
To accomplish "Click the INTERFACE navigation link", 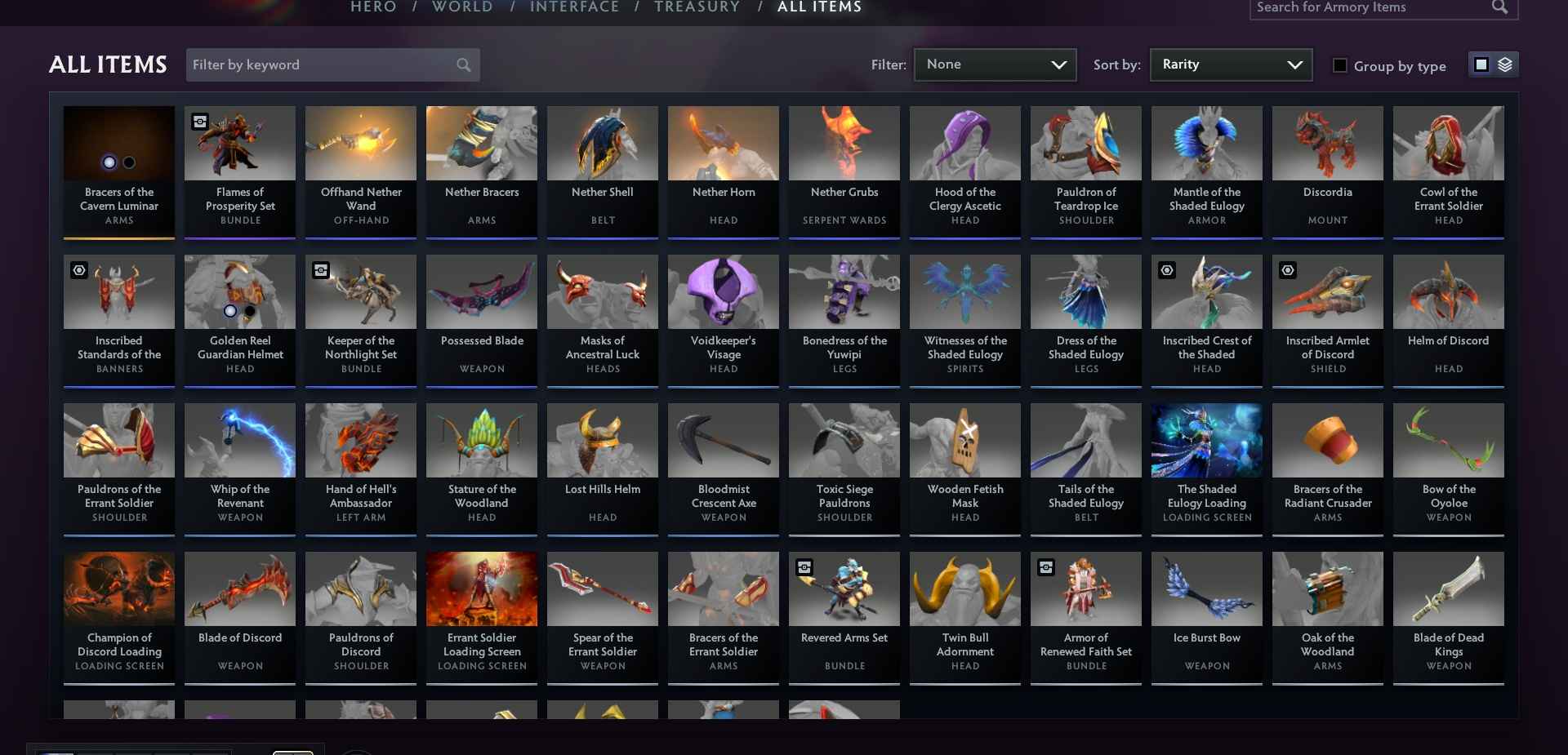I will point(575,7).
